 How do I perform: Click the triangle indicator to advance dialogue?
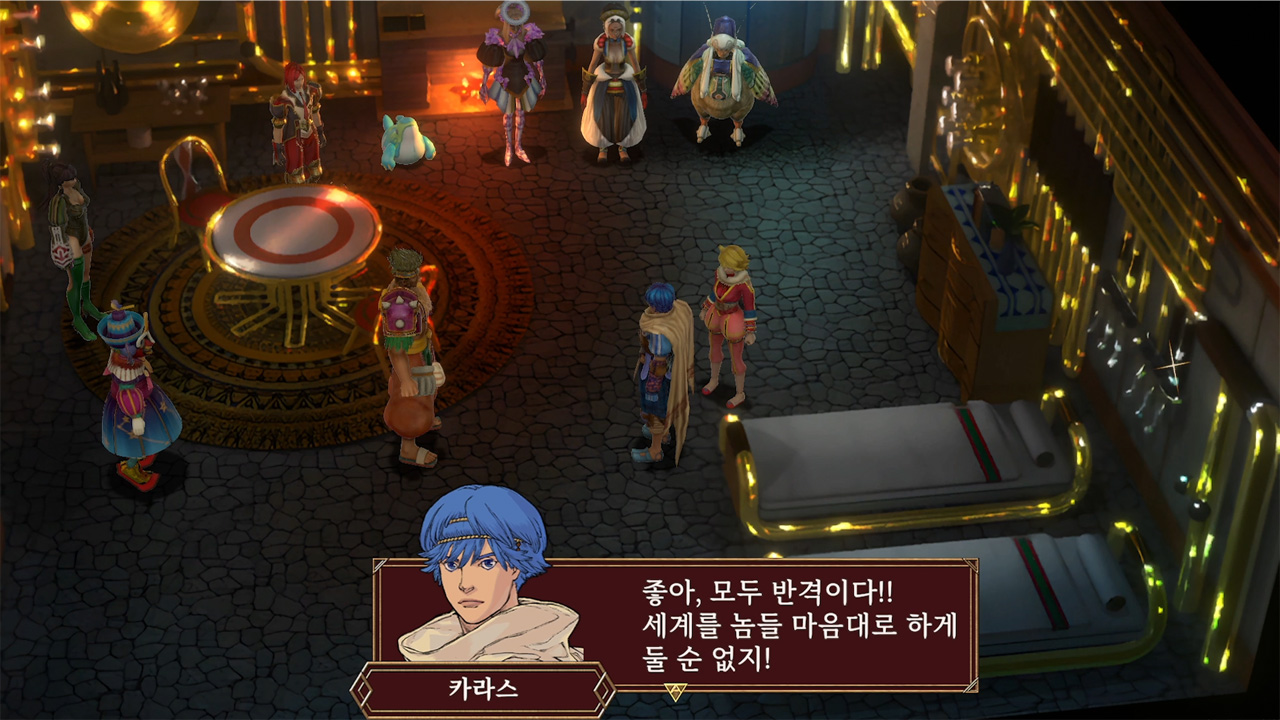[x=676, y=690]
